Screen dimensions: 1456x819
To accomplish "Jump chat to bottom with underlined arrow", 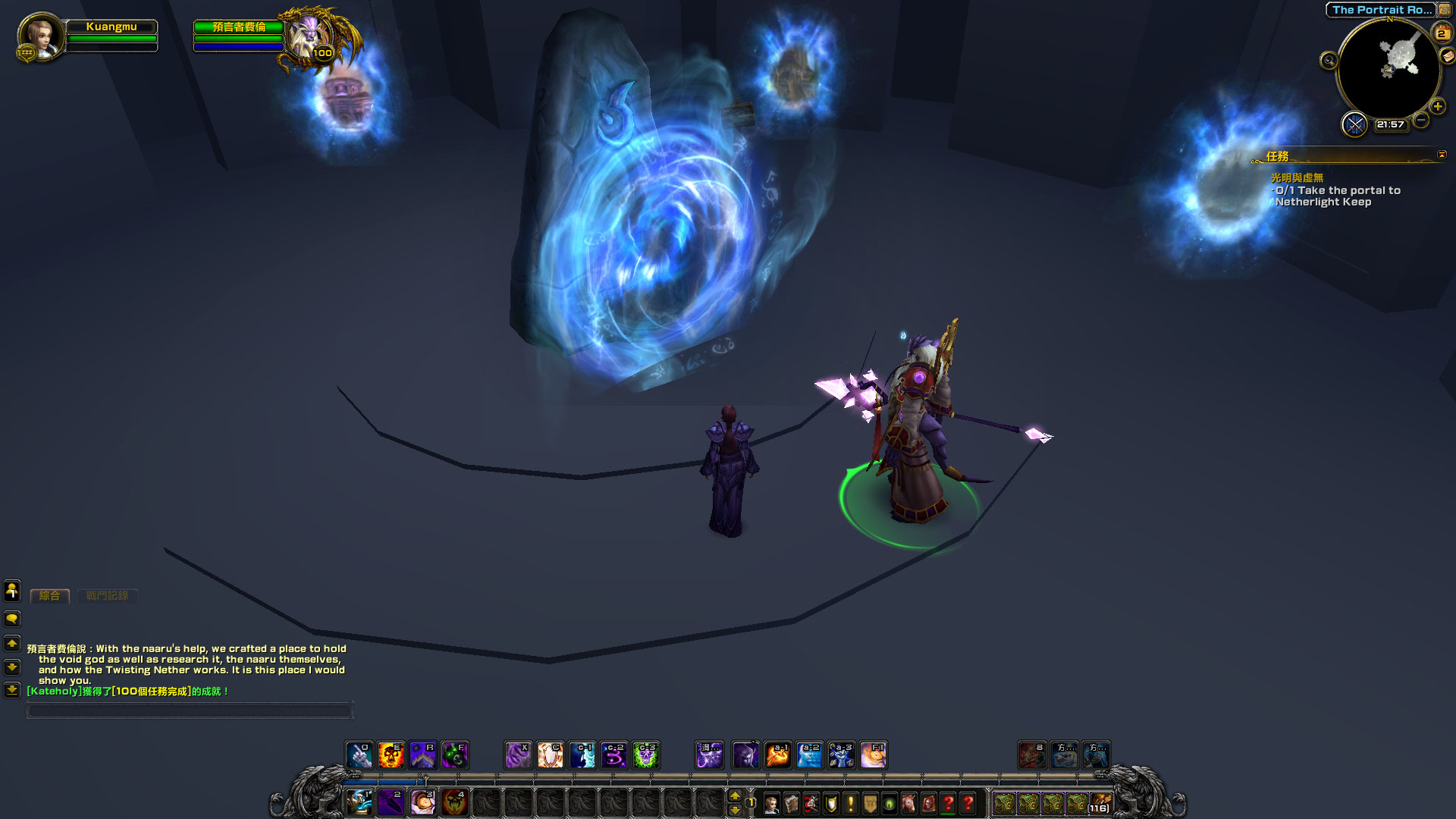I will click(x=12, y=690).
